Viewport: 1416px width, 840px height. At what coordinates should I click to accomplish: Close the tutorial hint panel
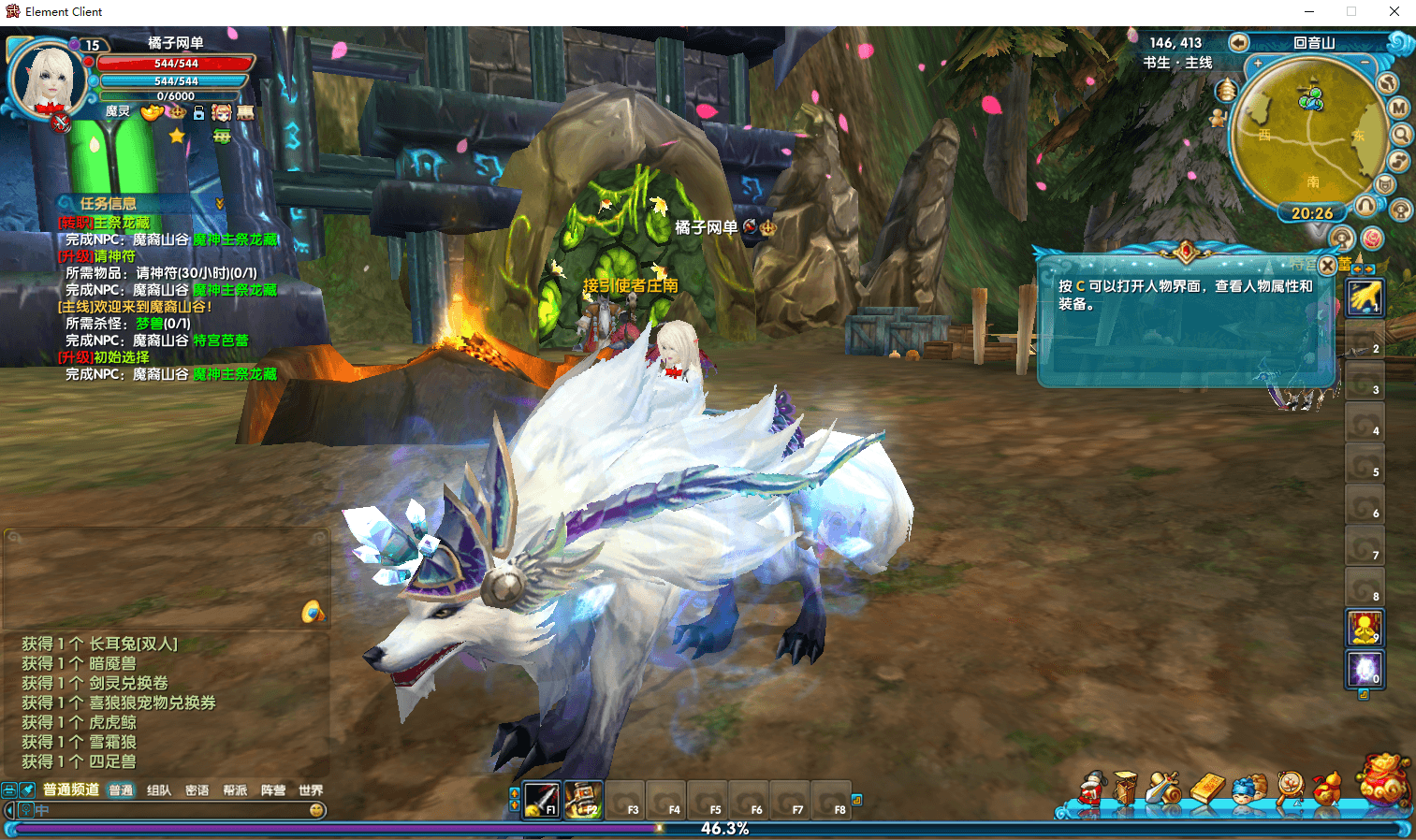click(x=1327, y=266)
